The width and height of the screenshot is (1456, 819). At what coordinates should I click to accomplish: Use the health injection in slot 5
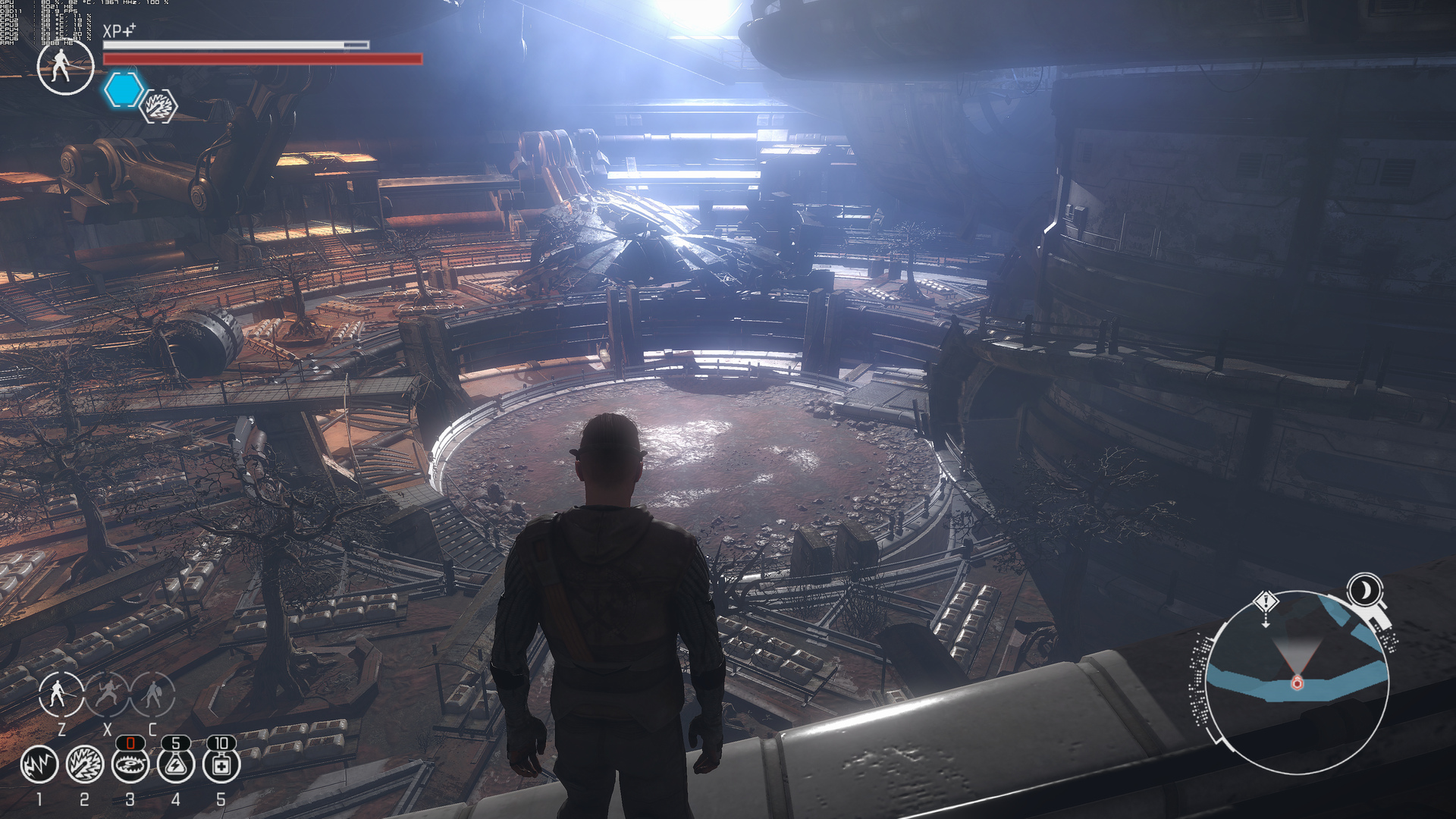click(x=221, y=764)
